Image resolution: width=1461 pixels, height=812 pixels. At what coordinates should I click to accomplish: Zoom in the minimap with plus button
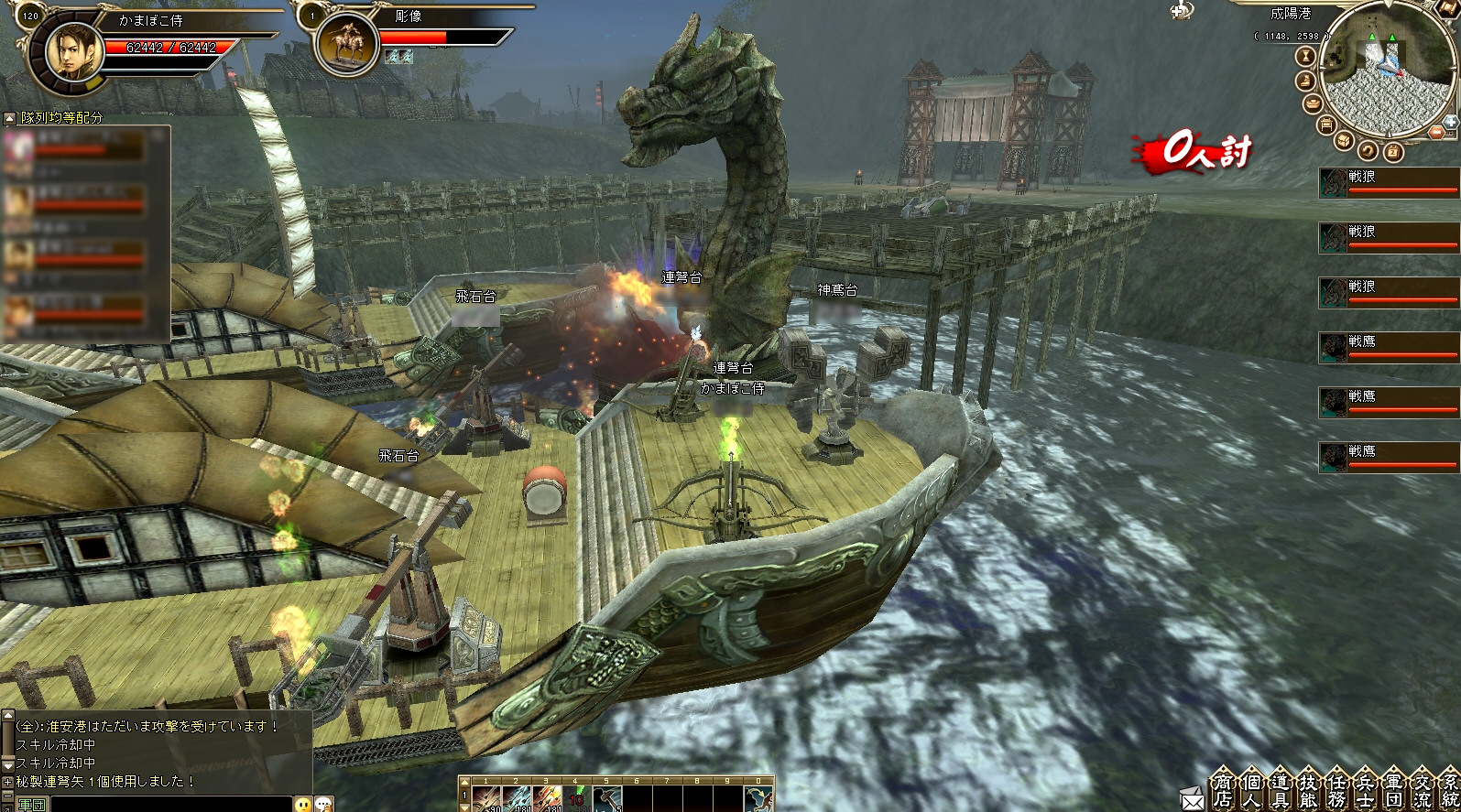(1450, 121)
